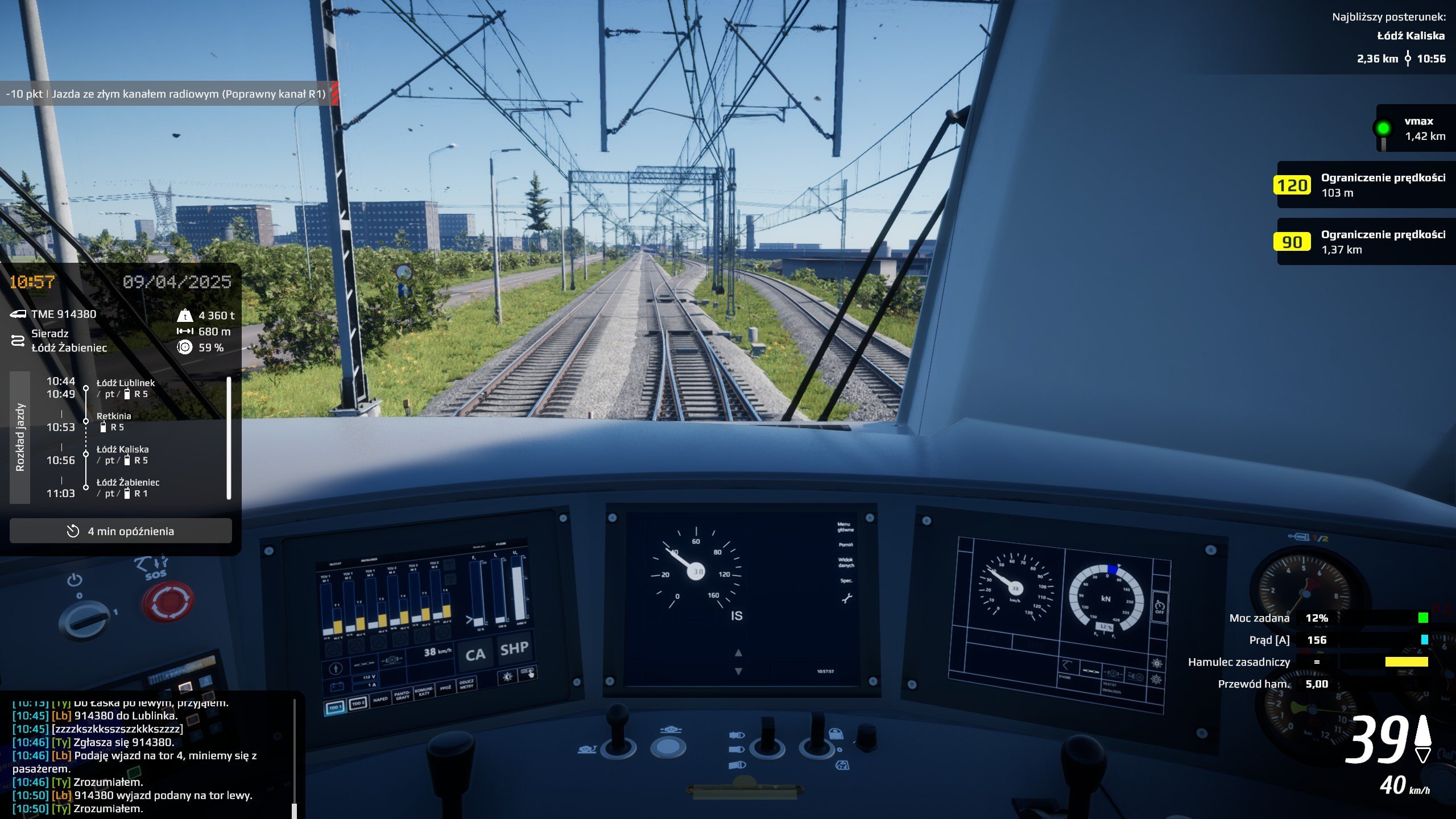Image resolution: width=1456 pixels, height=819 pixels.
Task: Acknowledge the SHP button on display
Action: click(514, 648)
